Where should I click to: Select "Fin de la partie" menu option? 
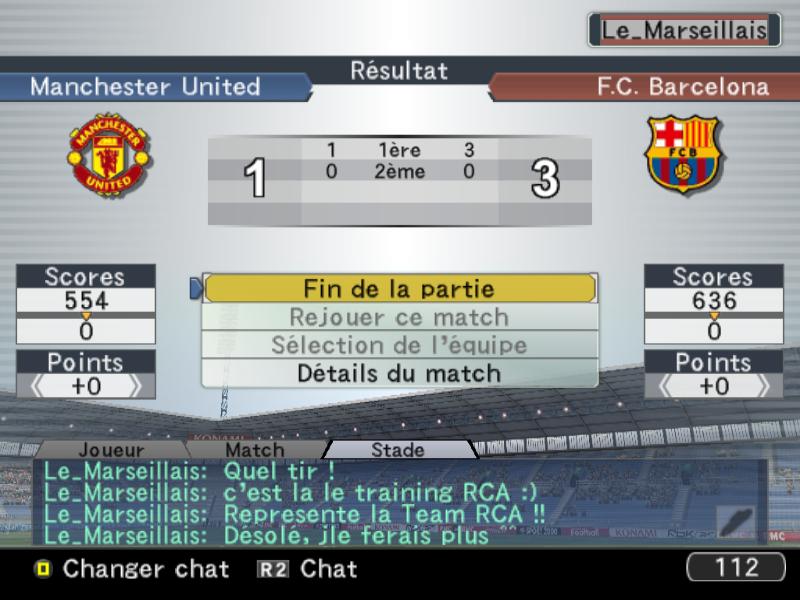(x=399, y=289)
